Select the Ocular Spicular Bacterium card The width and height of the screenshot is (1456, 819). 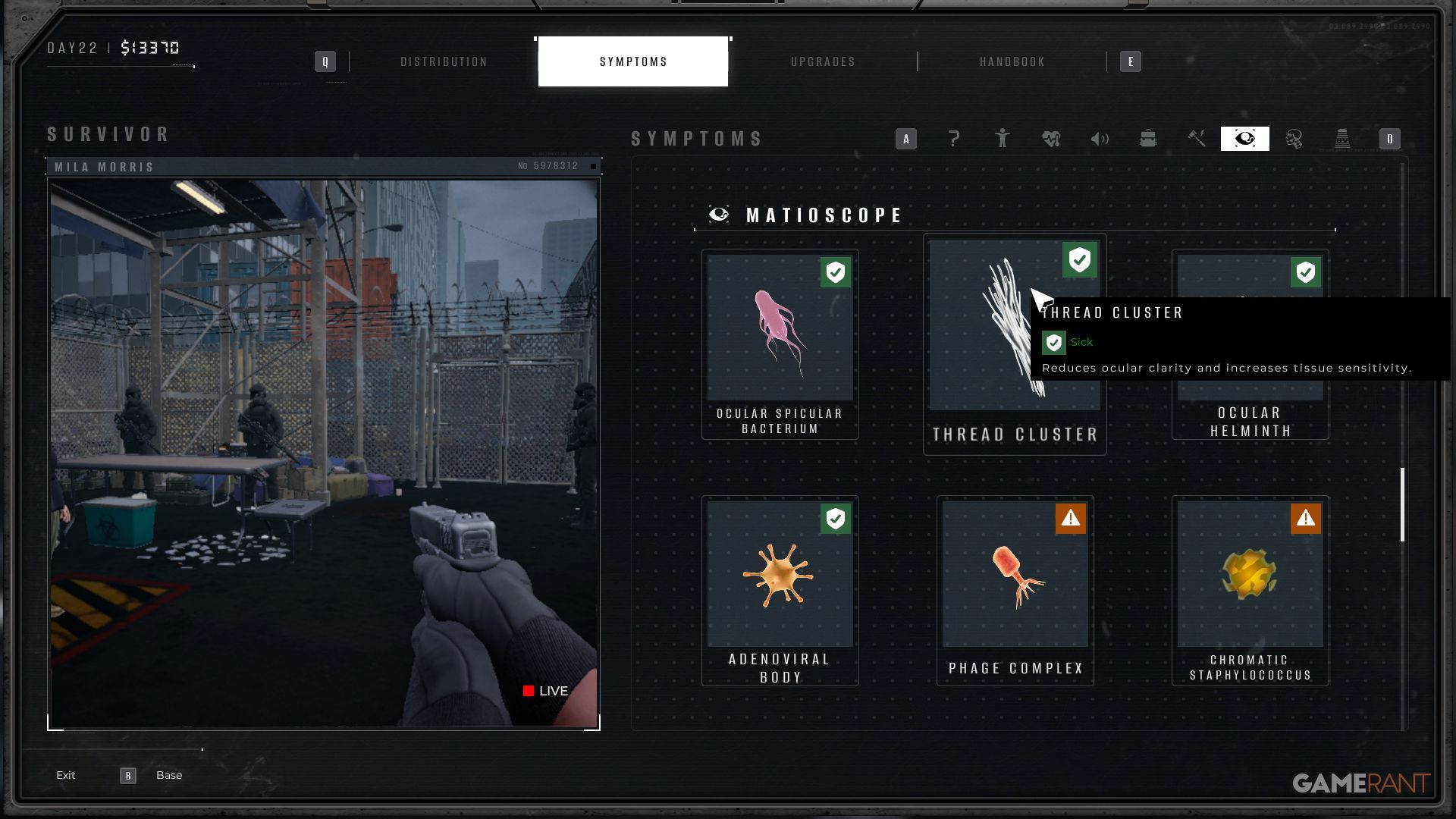tap(780, 344)
